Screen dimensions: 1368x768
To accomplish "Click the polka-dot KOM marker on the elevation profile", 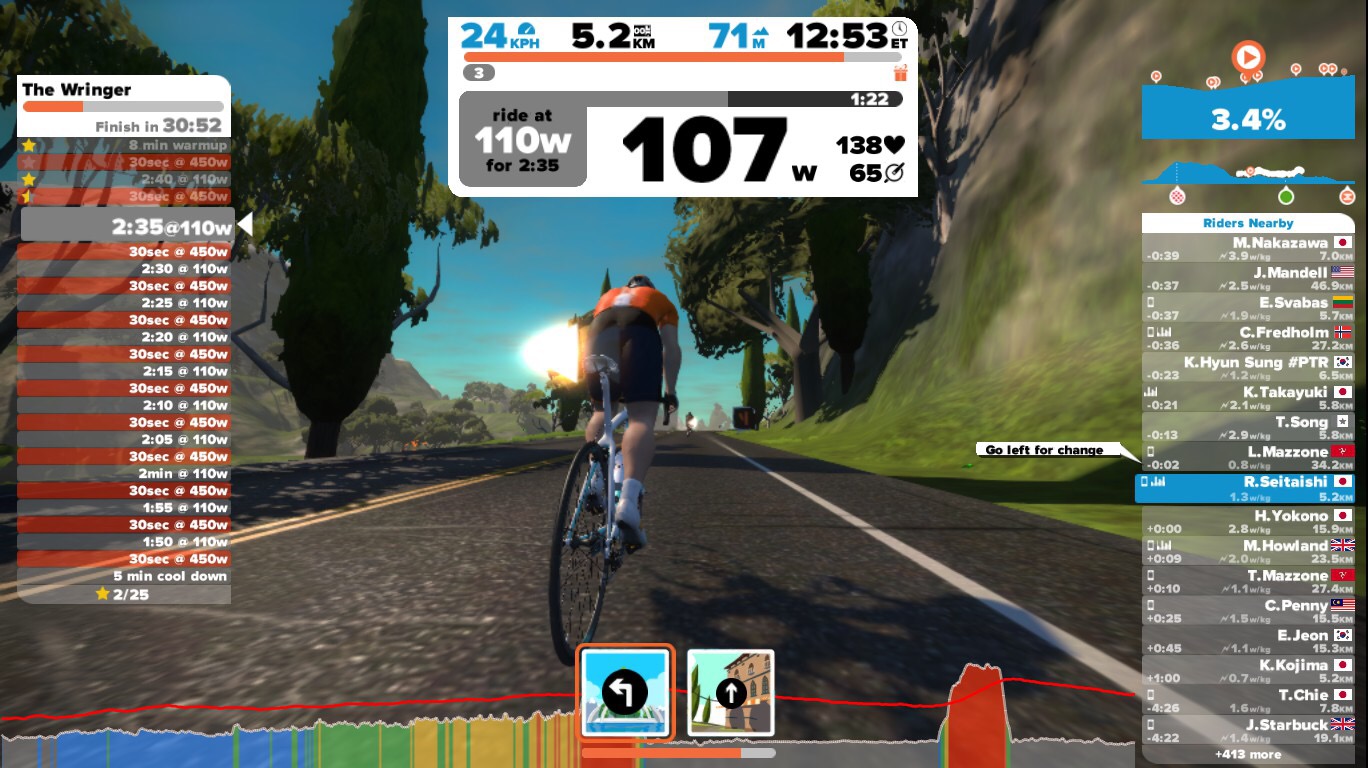I will point(1177,196).
